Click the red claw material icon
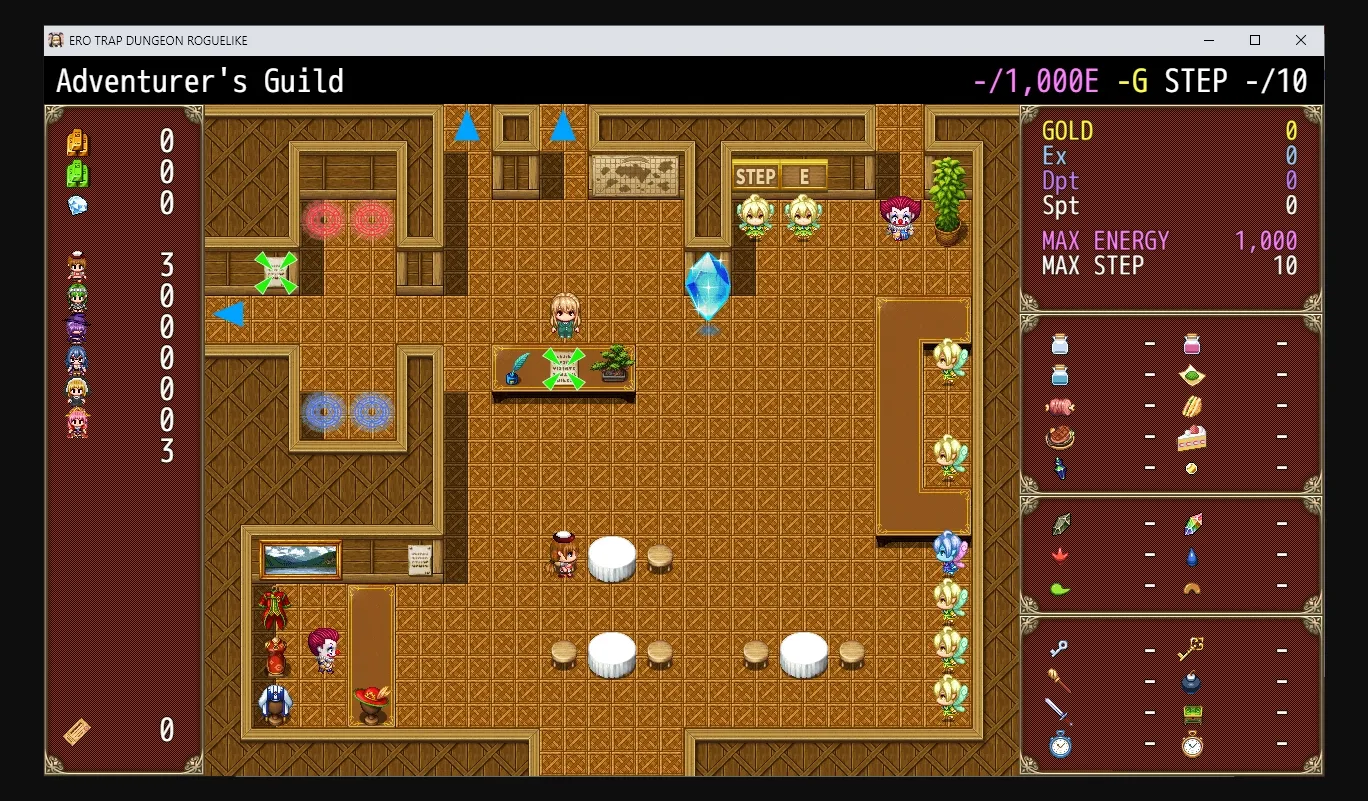The width and height of the screenshot is (1368, 801). point(1059,555)
